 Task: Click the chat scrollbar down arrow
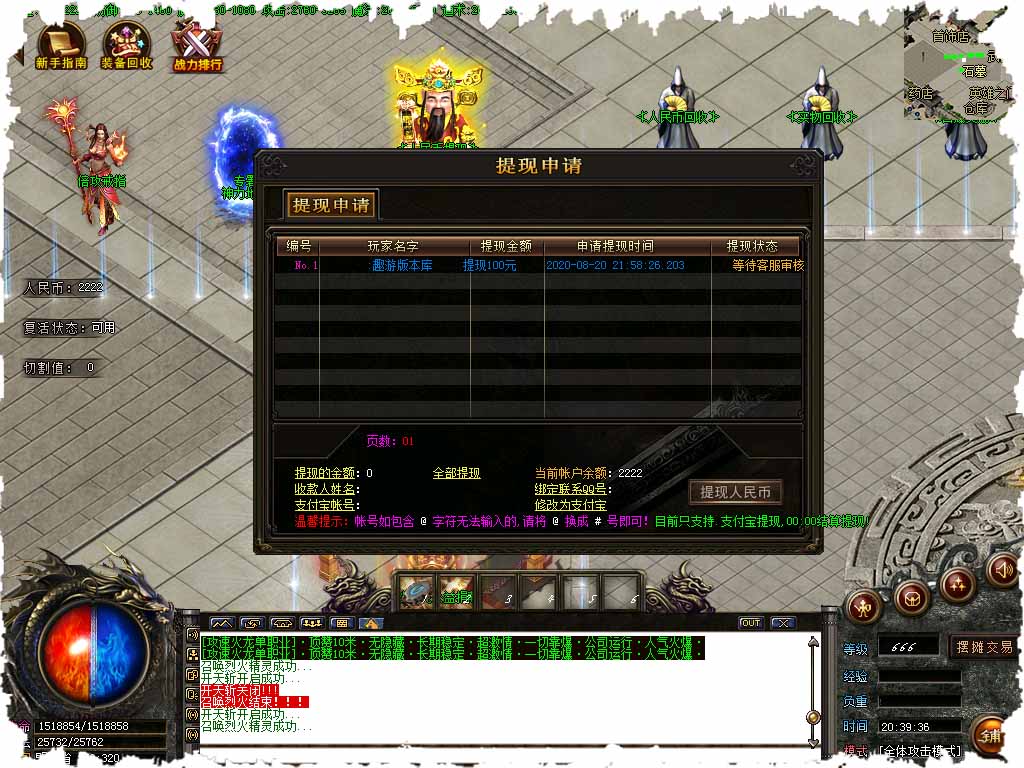tap(813, 738)
